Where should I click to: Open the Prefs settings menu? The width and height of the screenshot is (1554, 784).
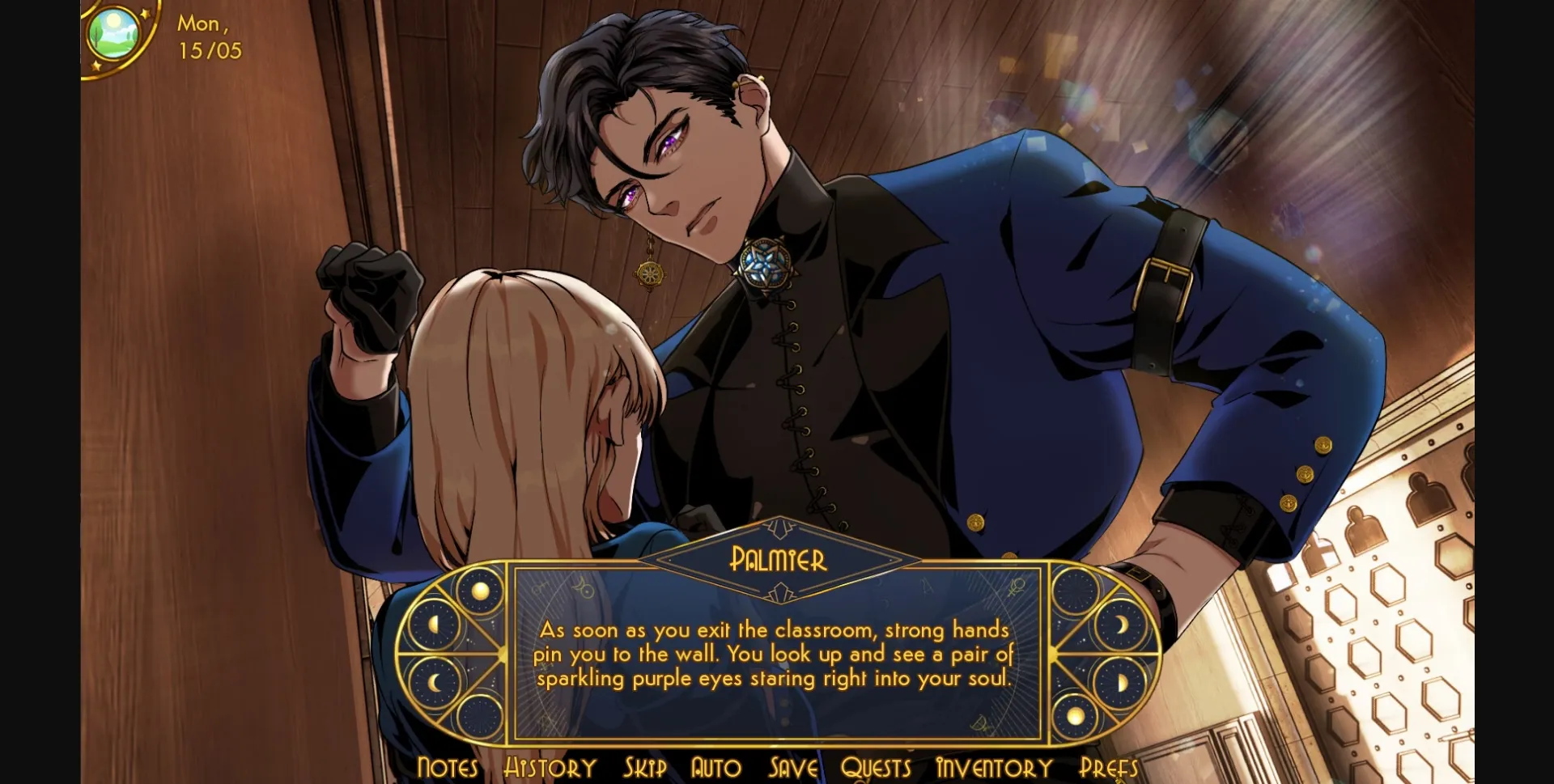(1109, 767)
